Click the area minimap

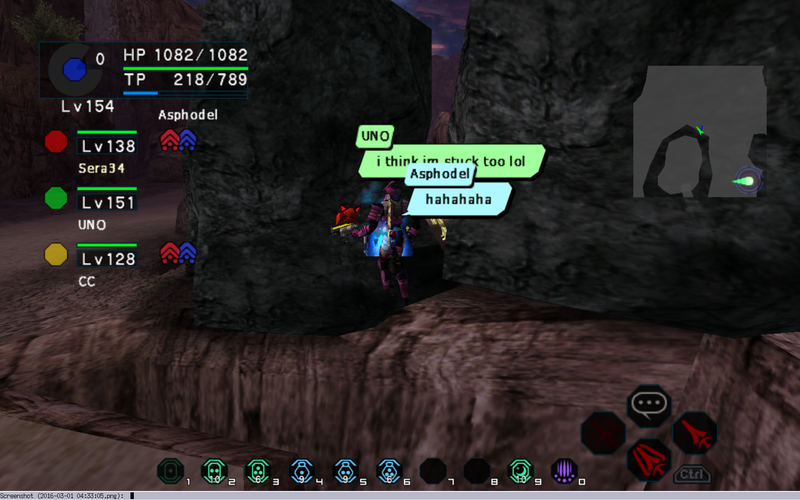coord(699,132)
